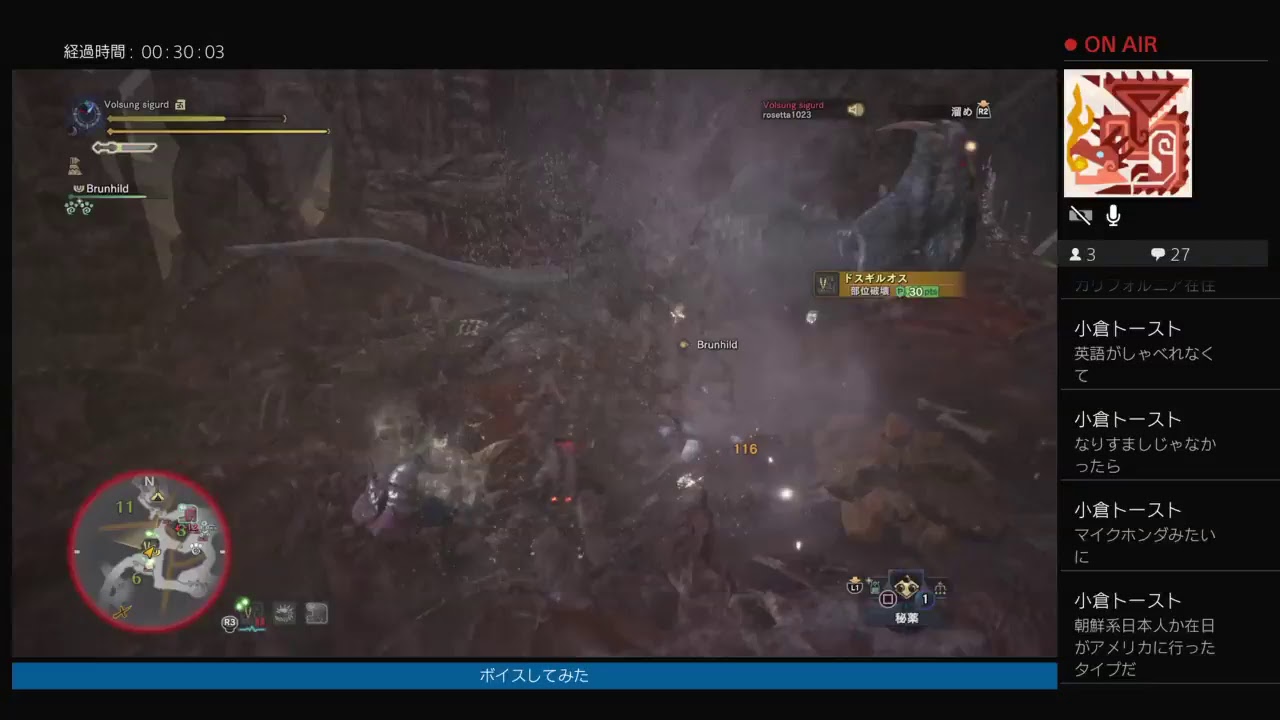This screenshot has width=1280, height=720.
Task: Click the disabled camera icon near the monster thumbnail
Action: (x=1079, y=214)
